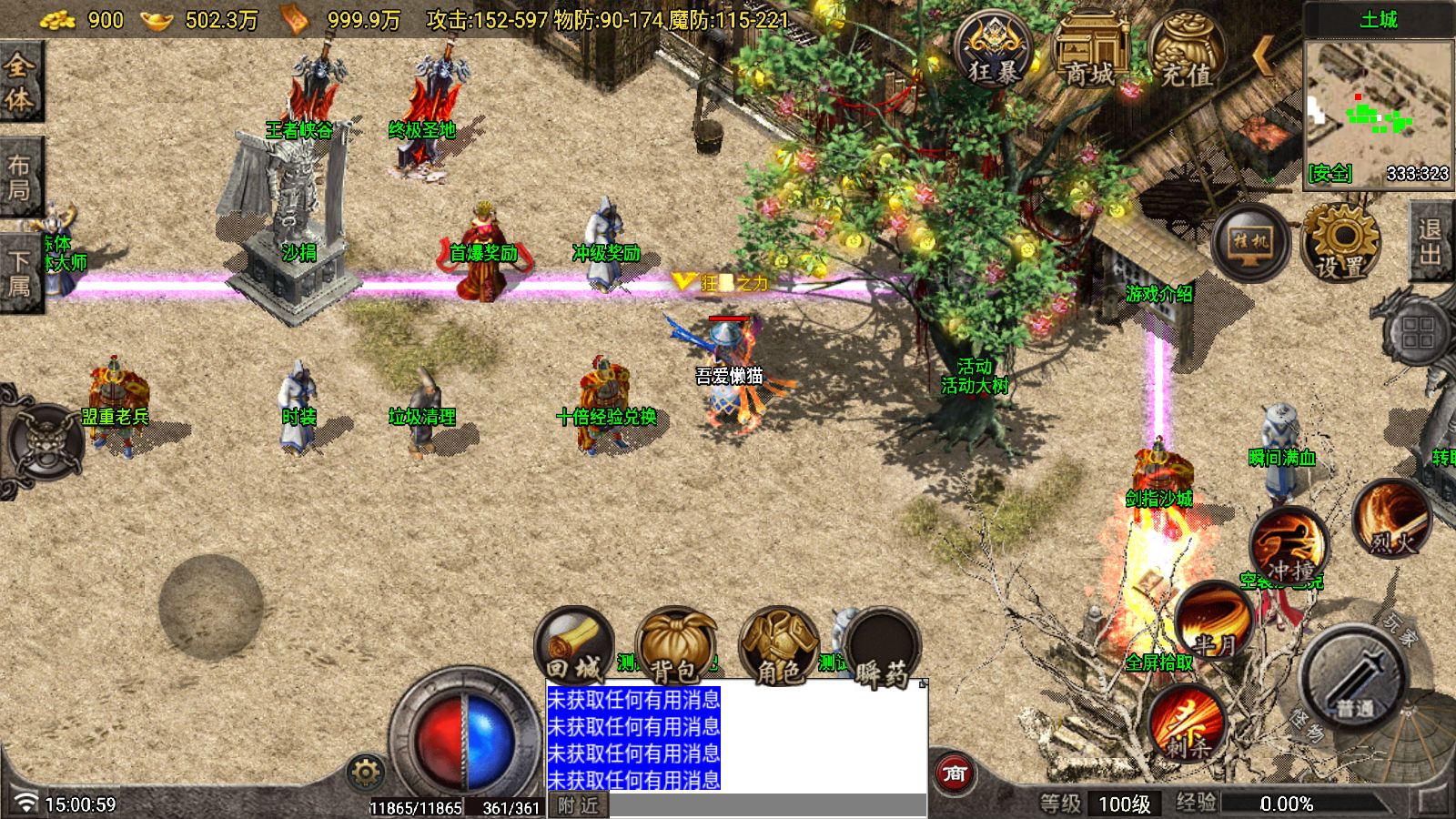
Task: Click the 退出 exit button
Action: pos(1430,242)
